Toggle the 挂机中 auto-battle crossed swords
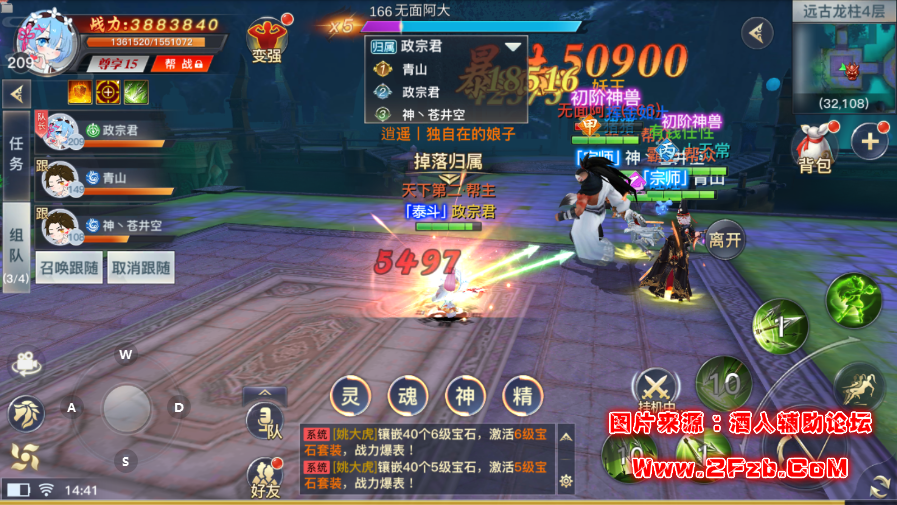 [x=656, y=388]
